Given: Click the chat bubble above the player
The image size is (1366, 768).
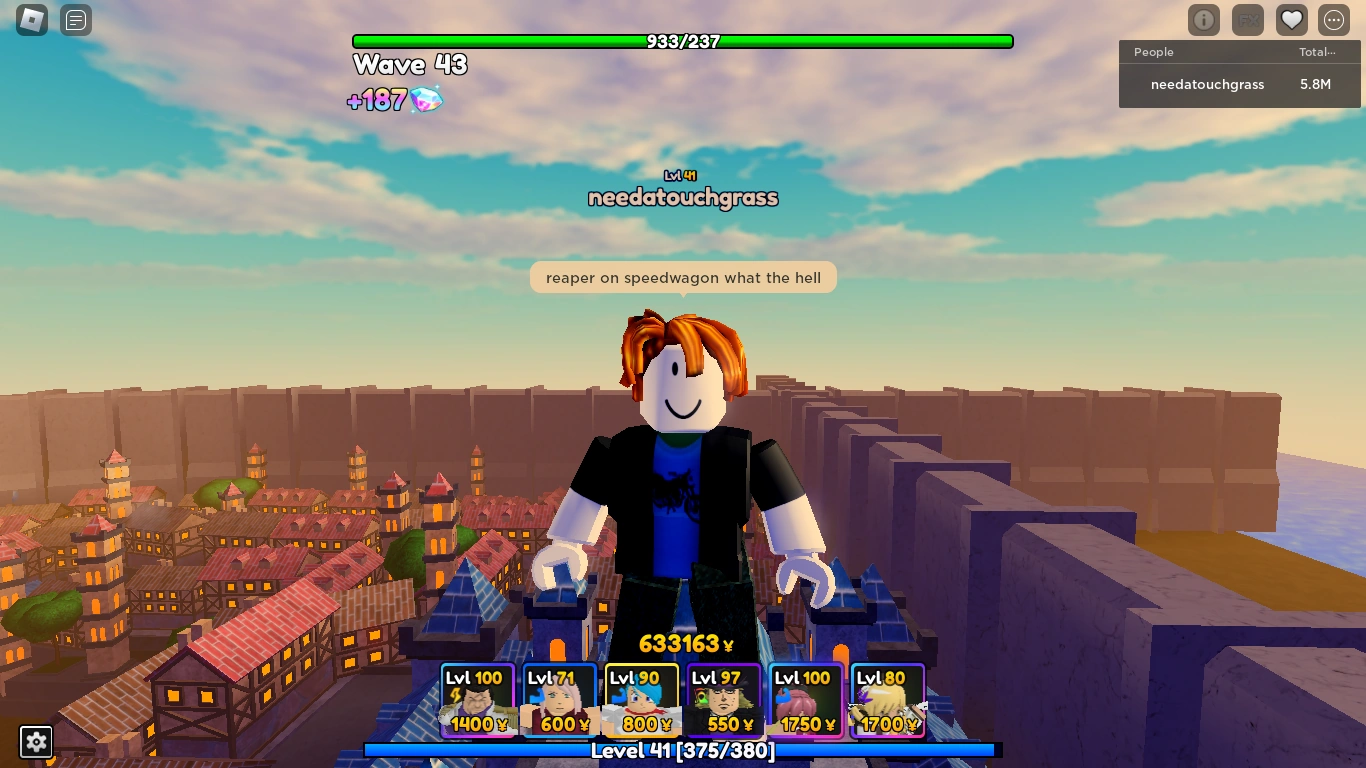Looking at the screenshot, I should point(682,277).
